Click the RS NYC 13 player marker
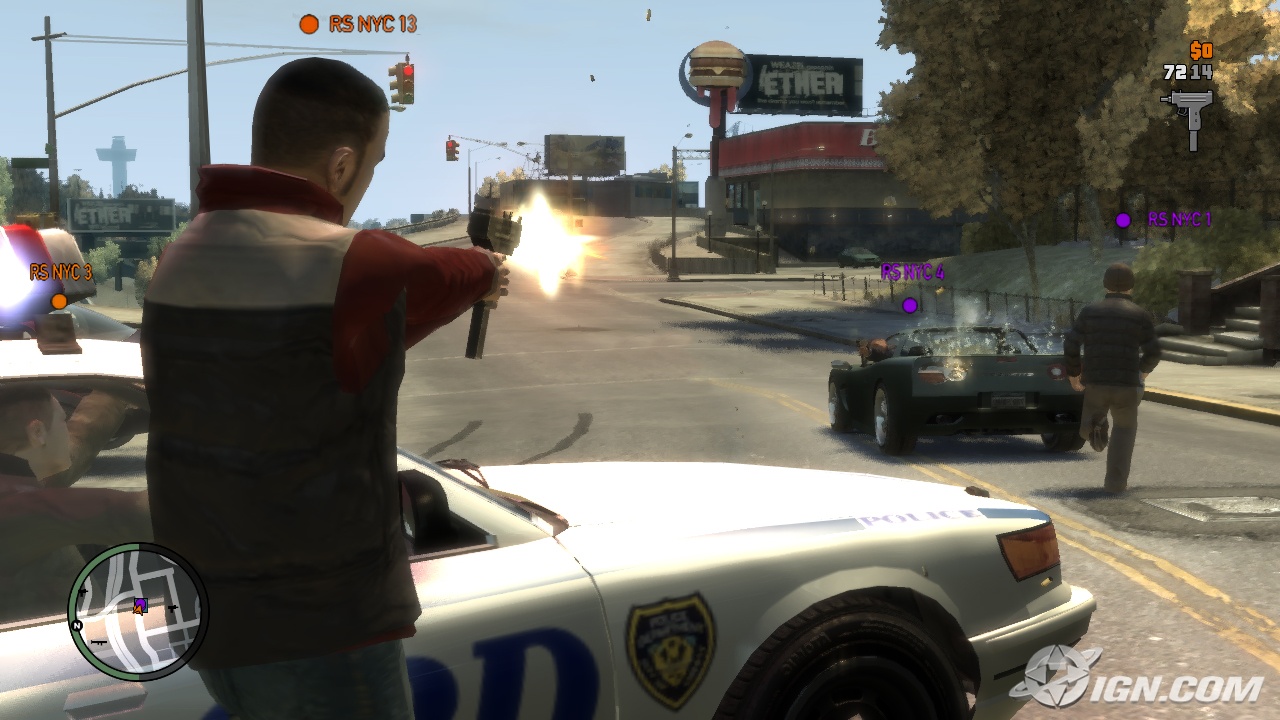Viewport: 1280px width, 720px height. (x=309, y=23)
